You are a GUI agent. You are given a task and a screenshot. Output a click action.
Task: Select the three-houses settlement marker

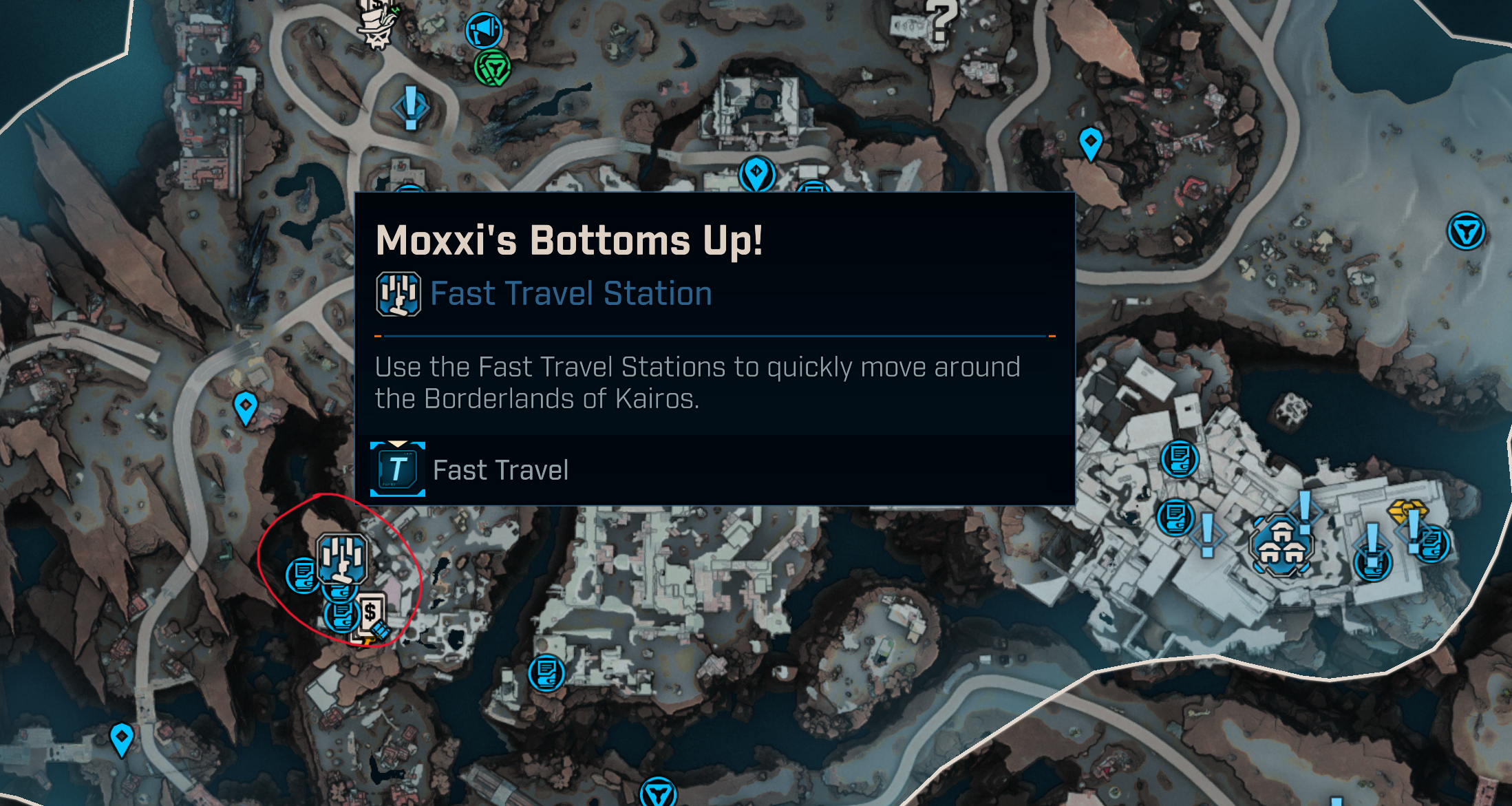[1281, 545]
